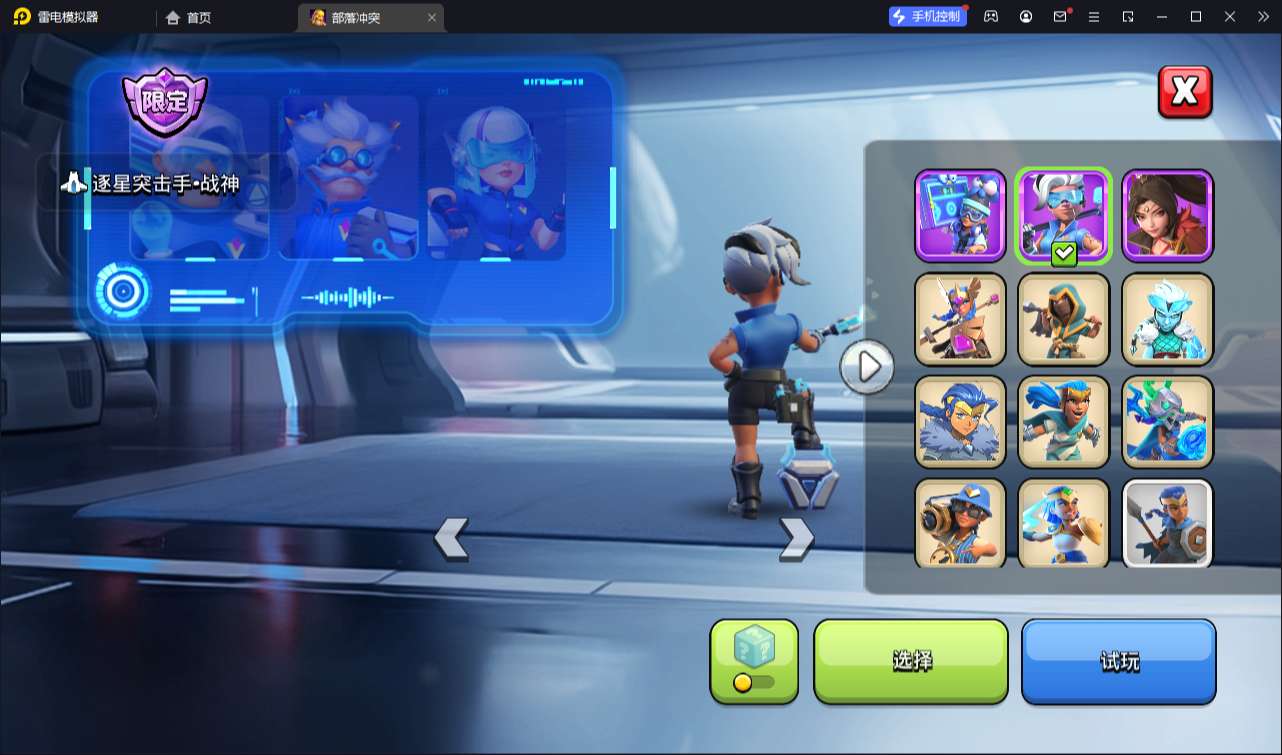Pick the sunglasses skin with camera cannon
Image resolution: width=1282 pixels, height=755 pixels.
pos(960,524)
